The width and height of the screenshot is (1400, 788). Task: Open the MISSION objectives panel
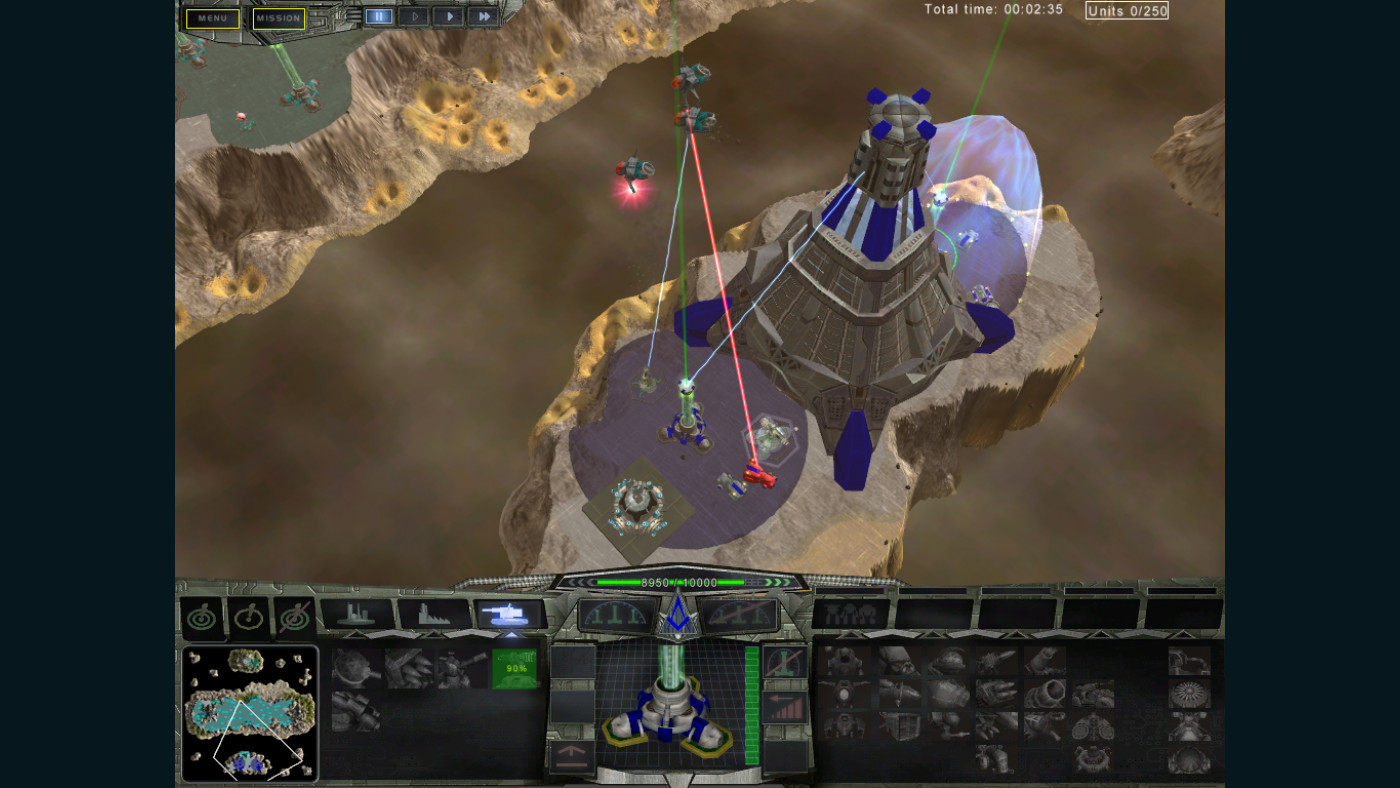[x=279, y=18]
